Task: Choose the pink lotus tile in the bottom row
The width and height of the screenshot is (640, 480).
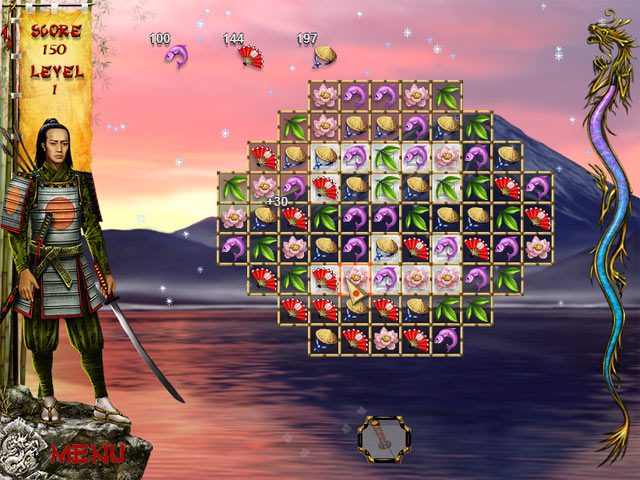Action: click(x=385, y=338)
